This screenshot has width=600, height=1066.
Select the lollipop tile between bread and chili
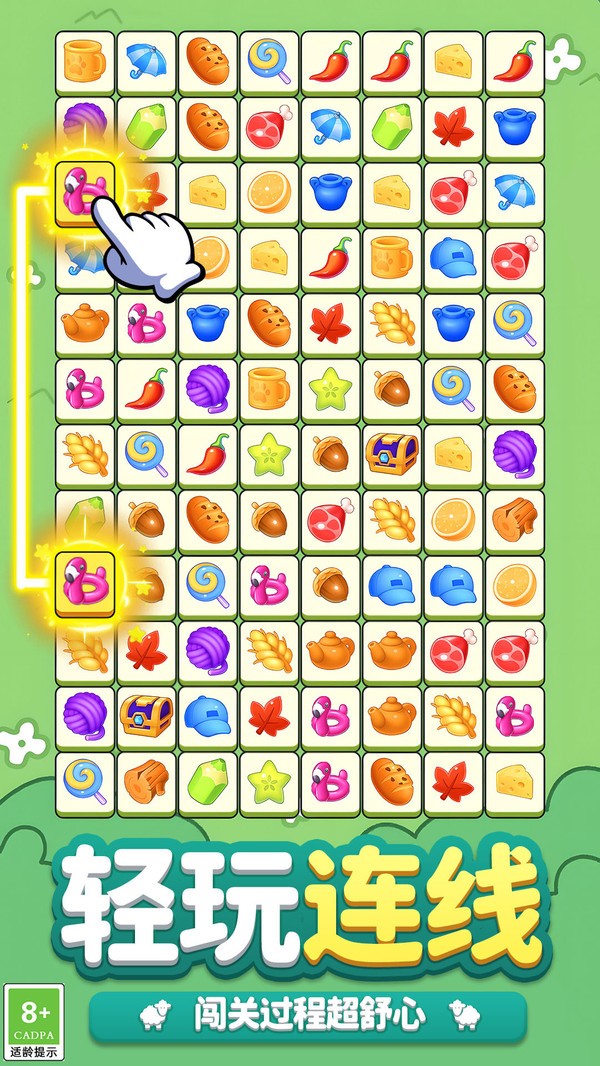pyautogui.click(x=268, y=62)
